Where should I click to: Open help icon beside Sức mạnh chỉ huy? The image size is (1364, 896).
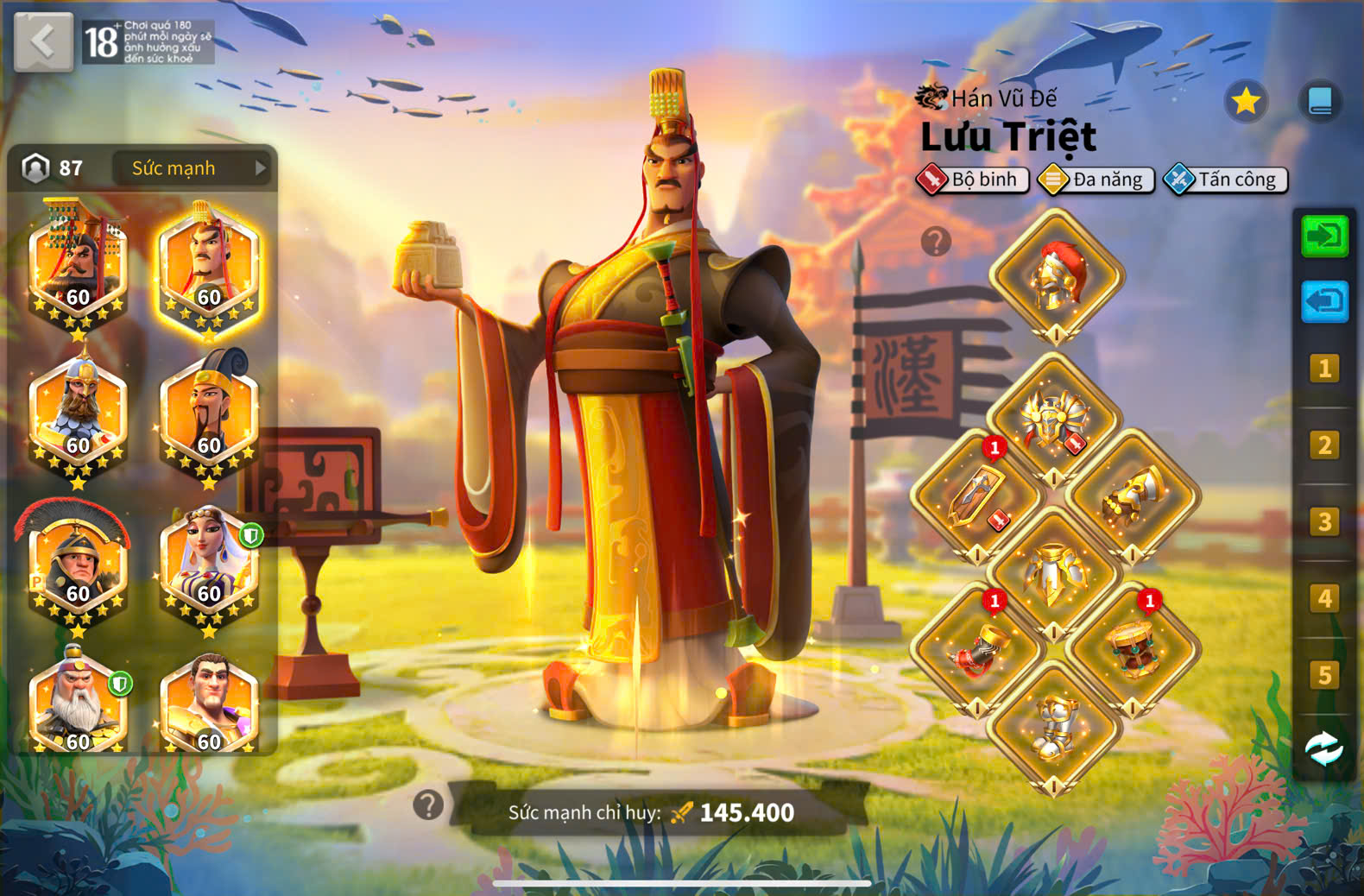tap(428, 805)
